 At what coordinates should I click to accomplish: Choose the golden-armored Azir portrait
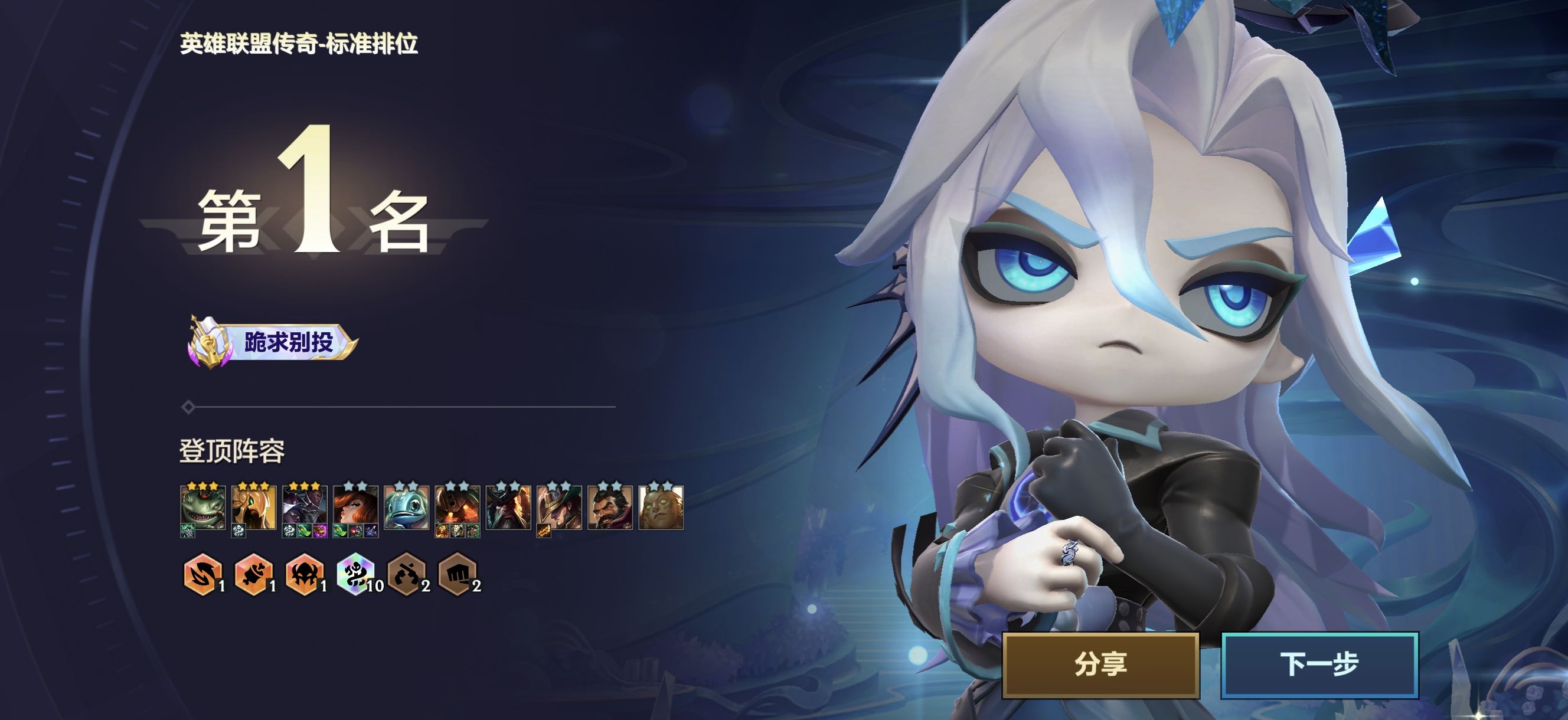pos(254,506)
